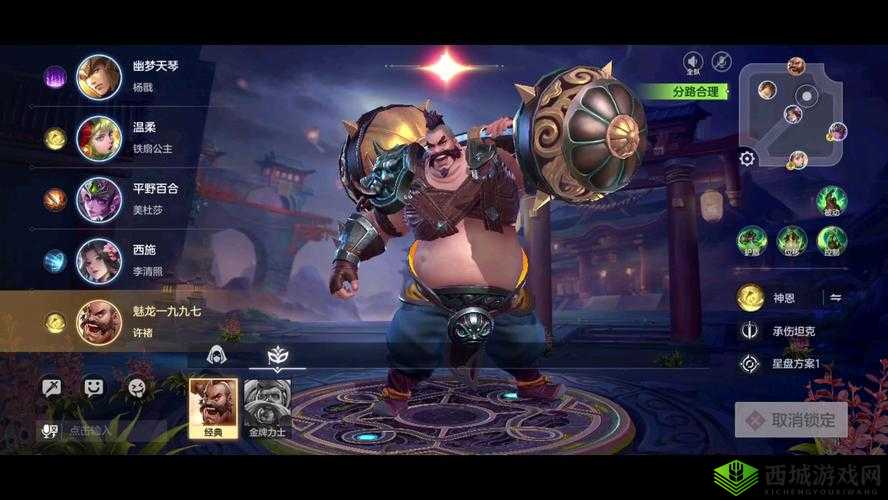Screen dimensions: 888x500
Task: Select the 经典 classic skin thumbnail
Action: [x=213, y=406]
